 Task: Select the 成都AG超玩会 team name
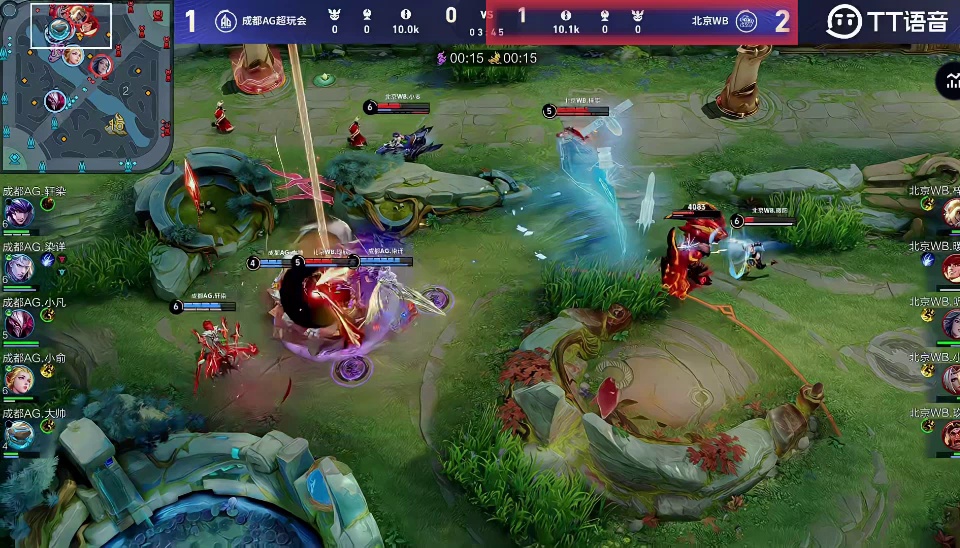click(x=274, y=20)
